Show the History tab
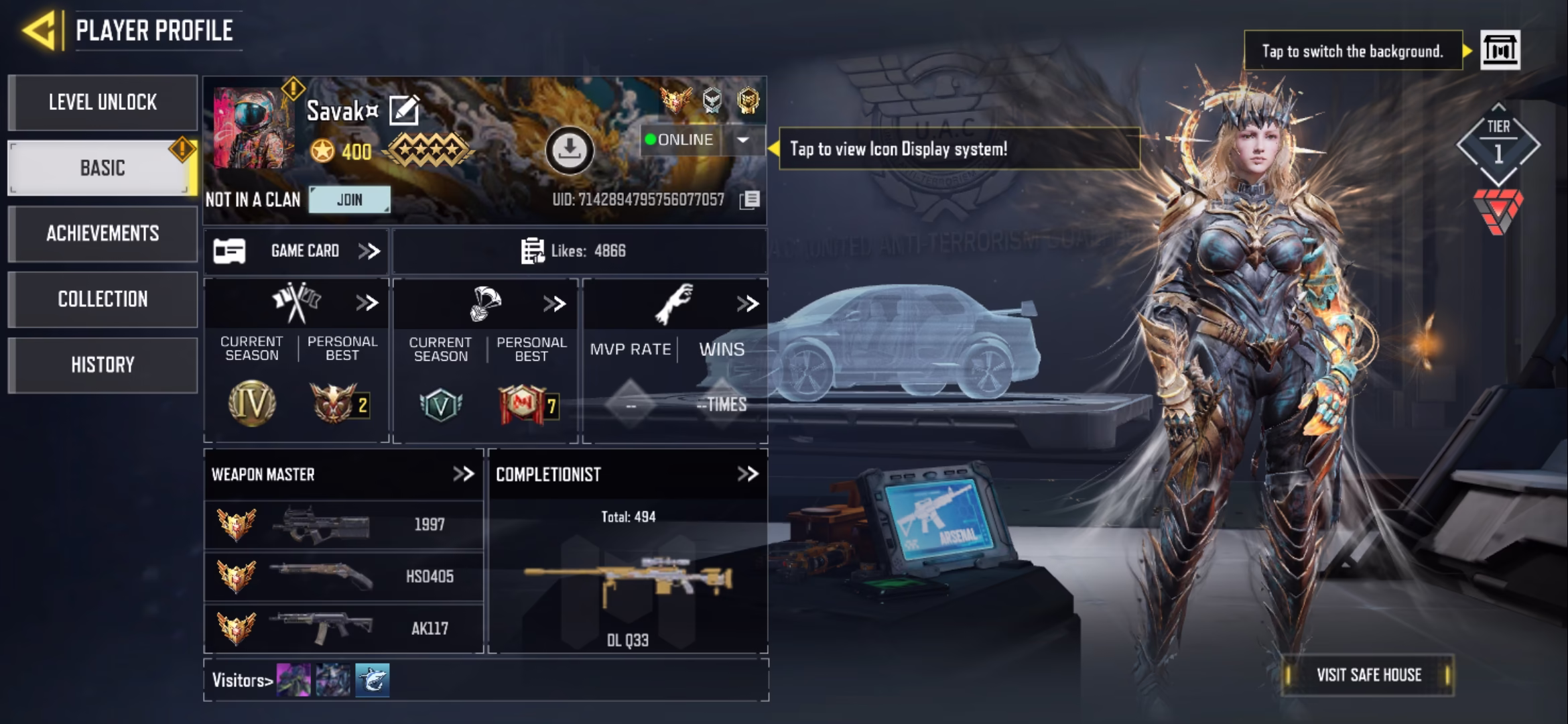Viewport: 1568px width, 724px height. pyautogui.click(x=103, y=365)
